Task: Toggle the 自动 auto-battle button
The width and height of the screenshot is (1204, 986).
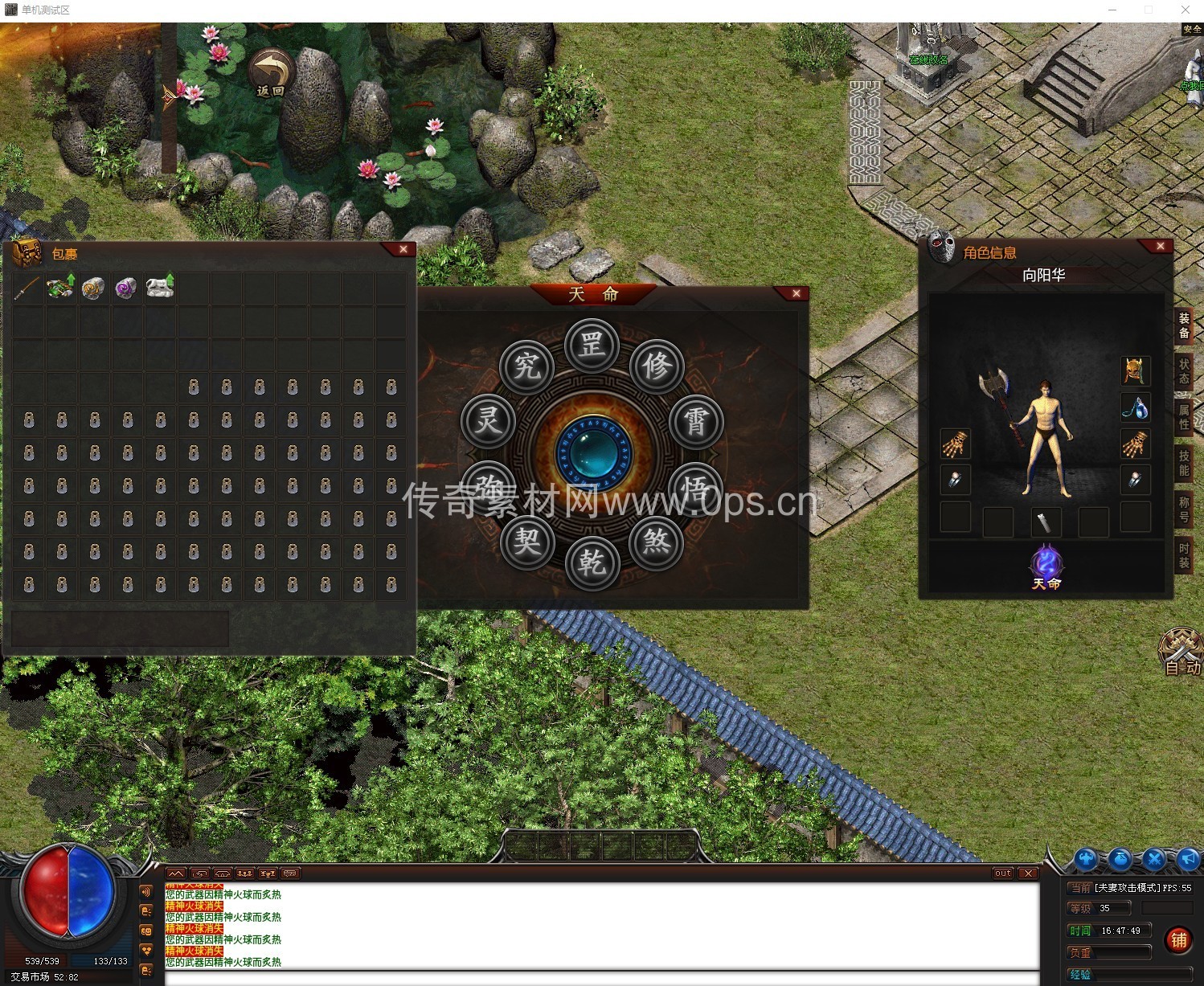Action: click(x=1181, y=651)
